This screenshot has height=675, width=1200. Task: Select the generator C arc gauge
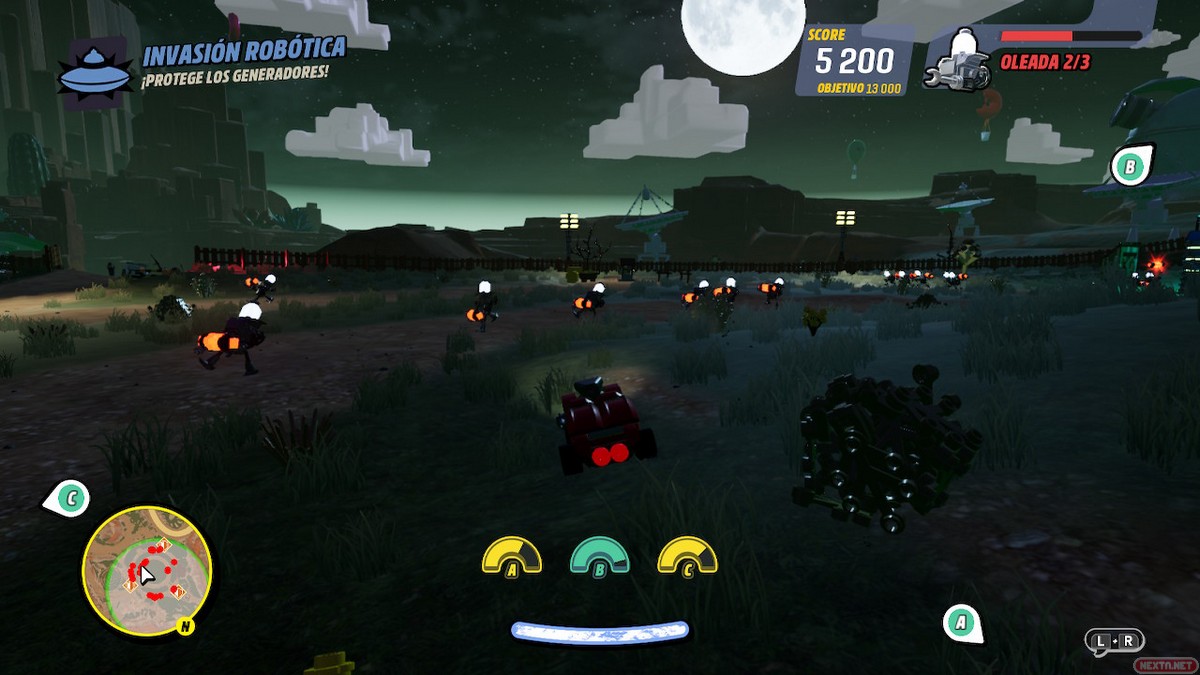[687, 557]
